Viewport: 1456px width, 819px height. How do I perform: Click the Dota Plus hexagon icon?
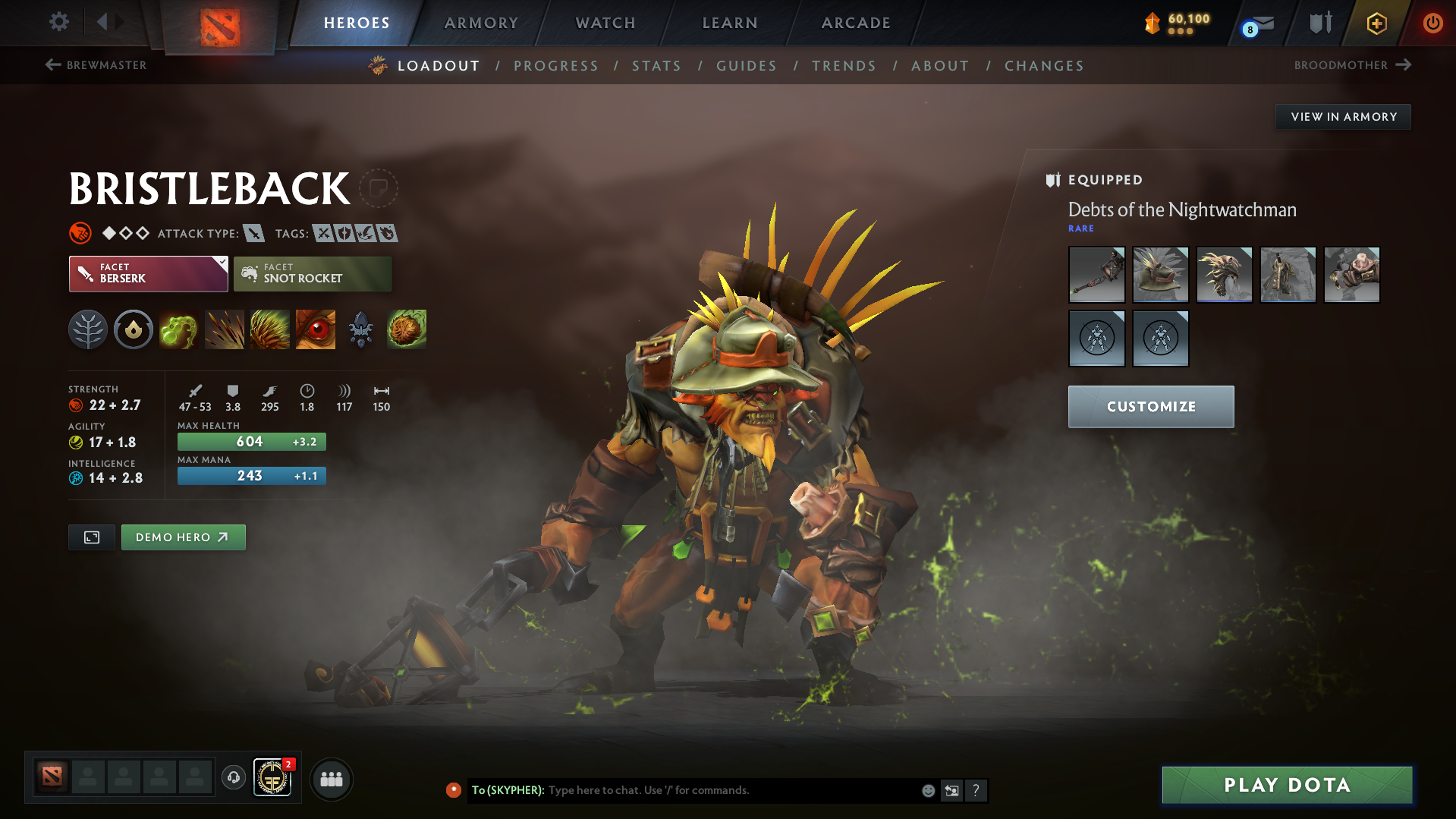[1376, 23]
